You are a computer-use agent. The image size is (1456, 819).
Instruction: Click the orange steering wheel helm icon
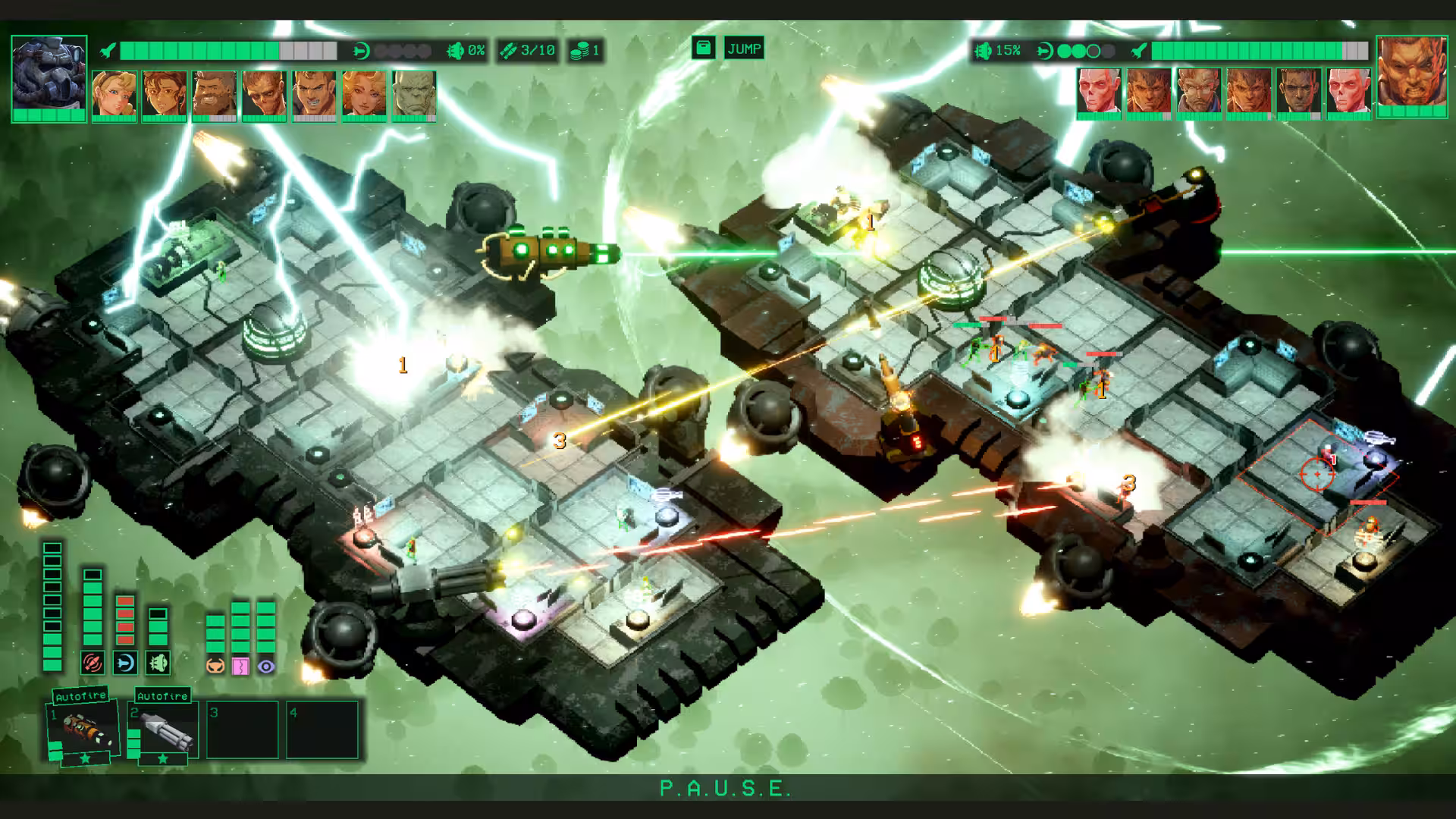[215, 666]
